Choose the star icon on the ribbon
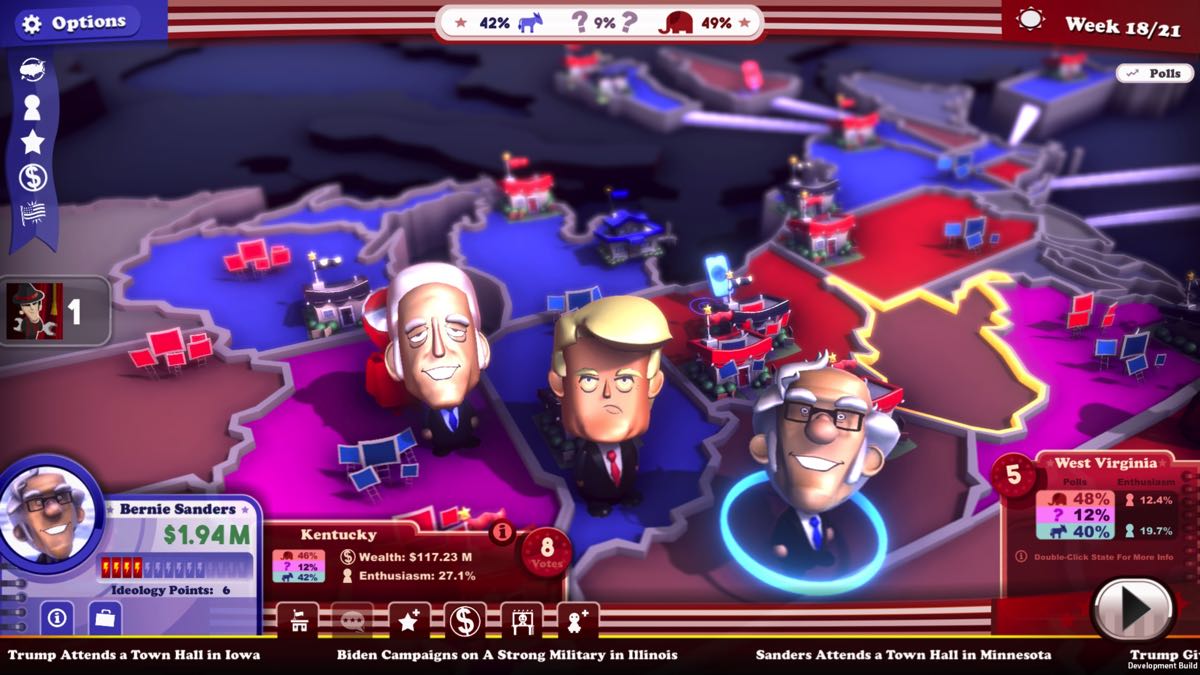 (32, 141)
